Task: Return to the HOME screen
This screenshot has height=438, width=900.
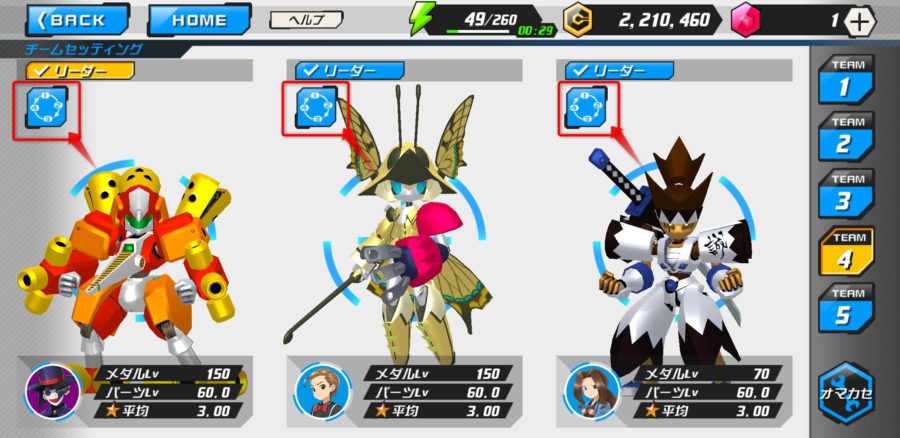Action: click(x=199, y=19)
